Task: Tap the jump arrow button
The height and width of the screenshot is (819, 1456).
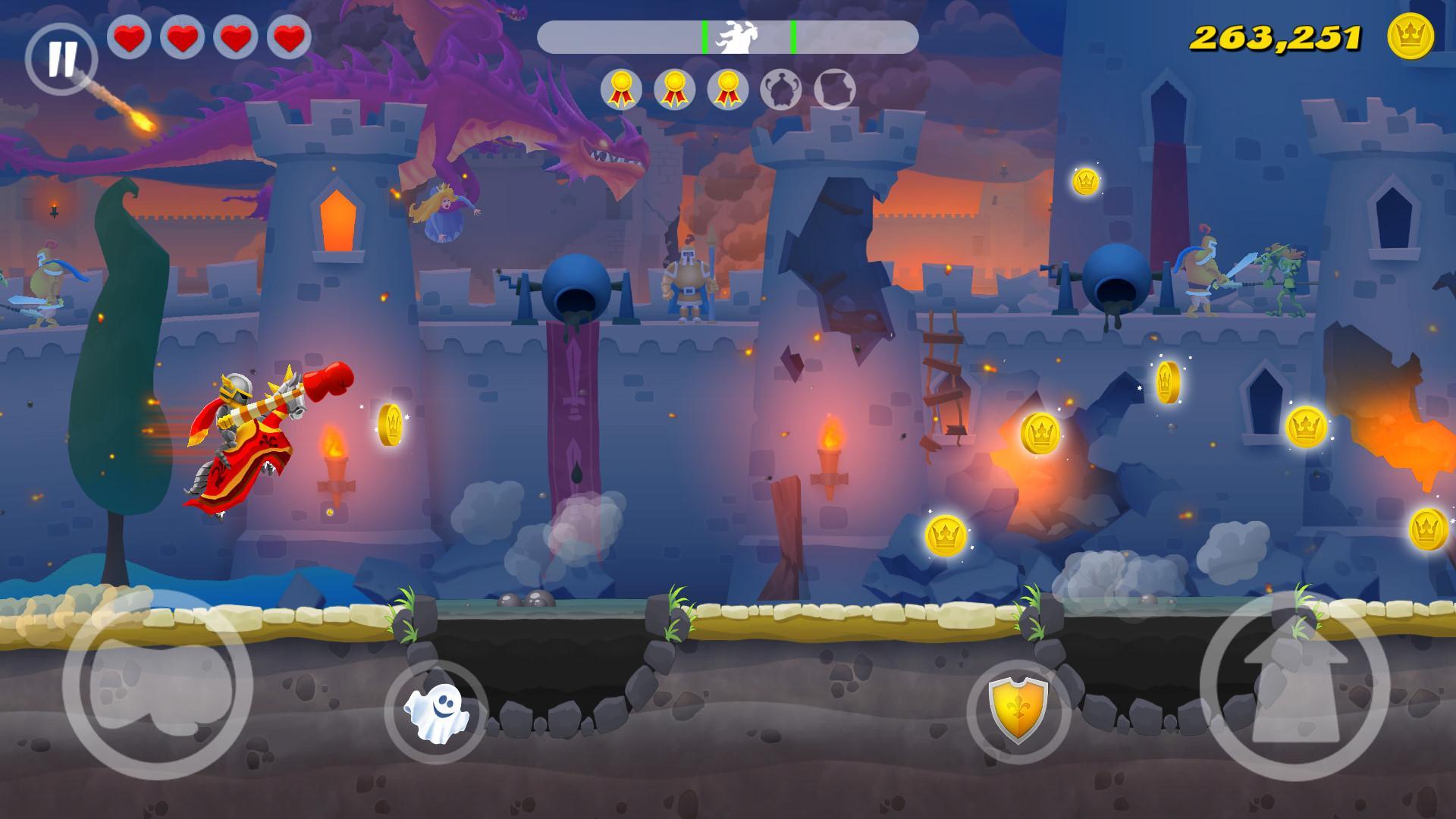Action: click(1294, 686)
